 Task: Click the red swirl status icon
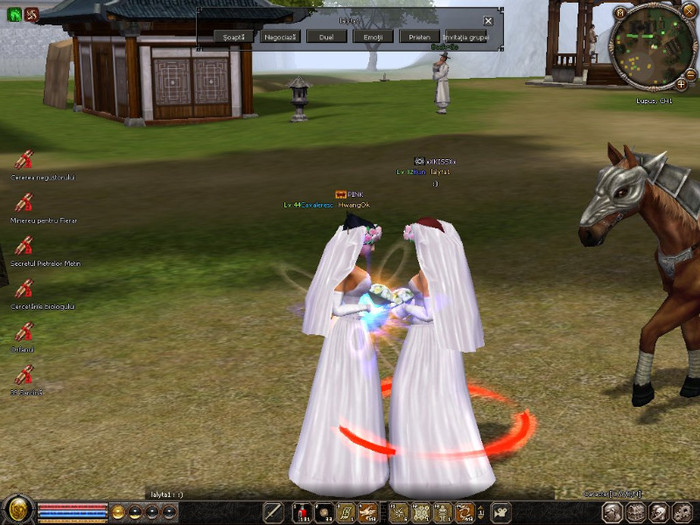tap(30, 15)
